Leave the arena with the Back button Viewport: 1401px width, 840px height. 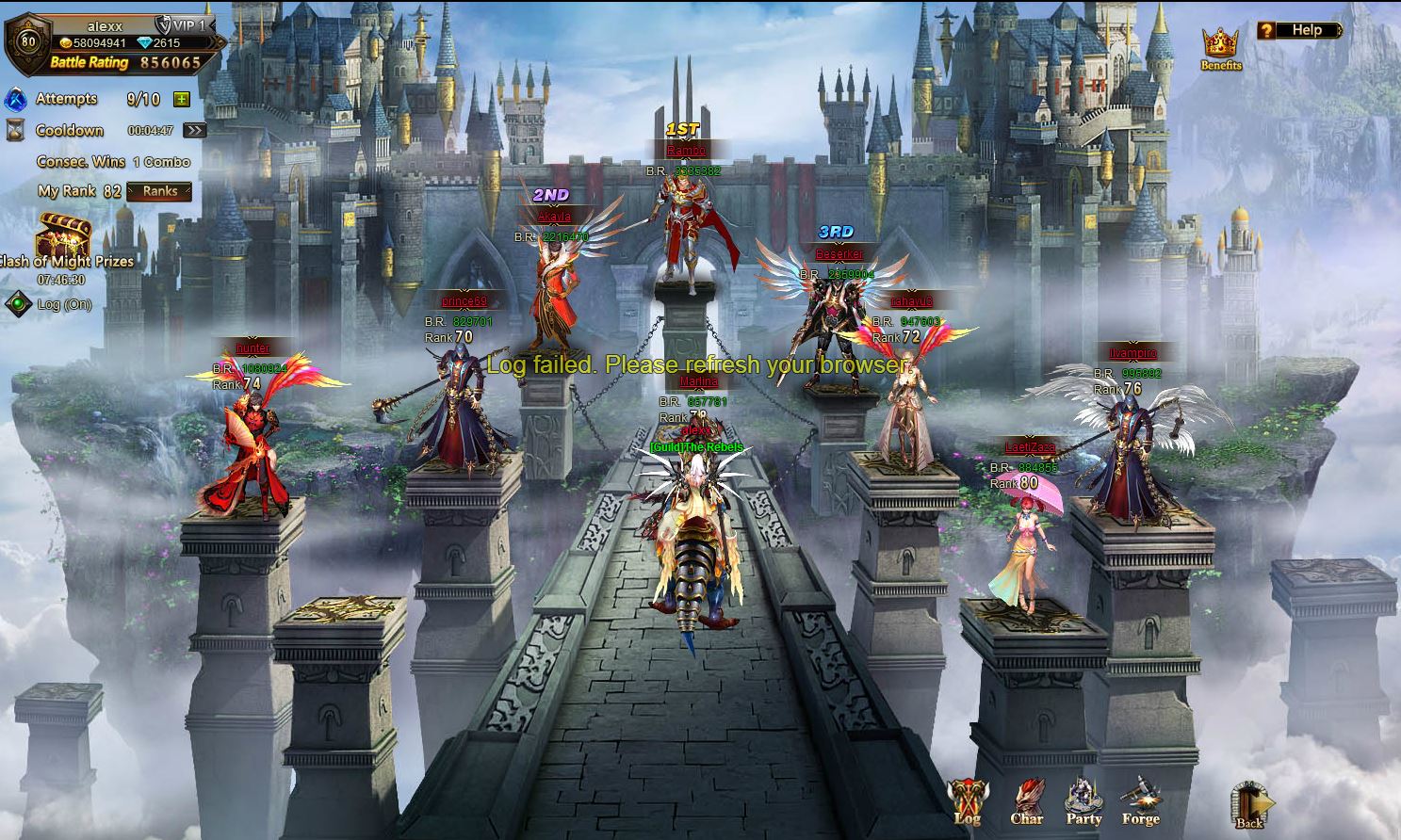(1249, 806)
